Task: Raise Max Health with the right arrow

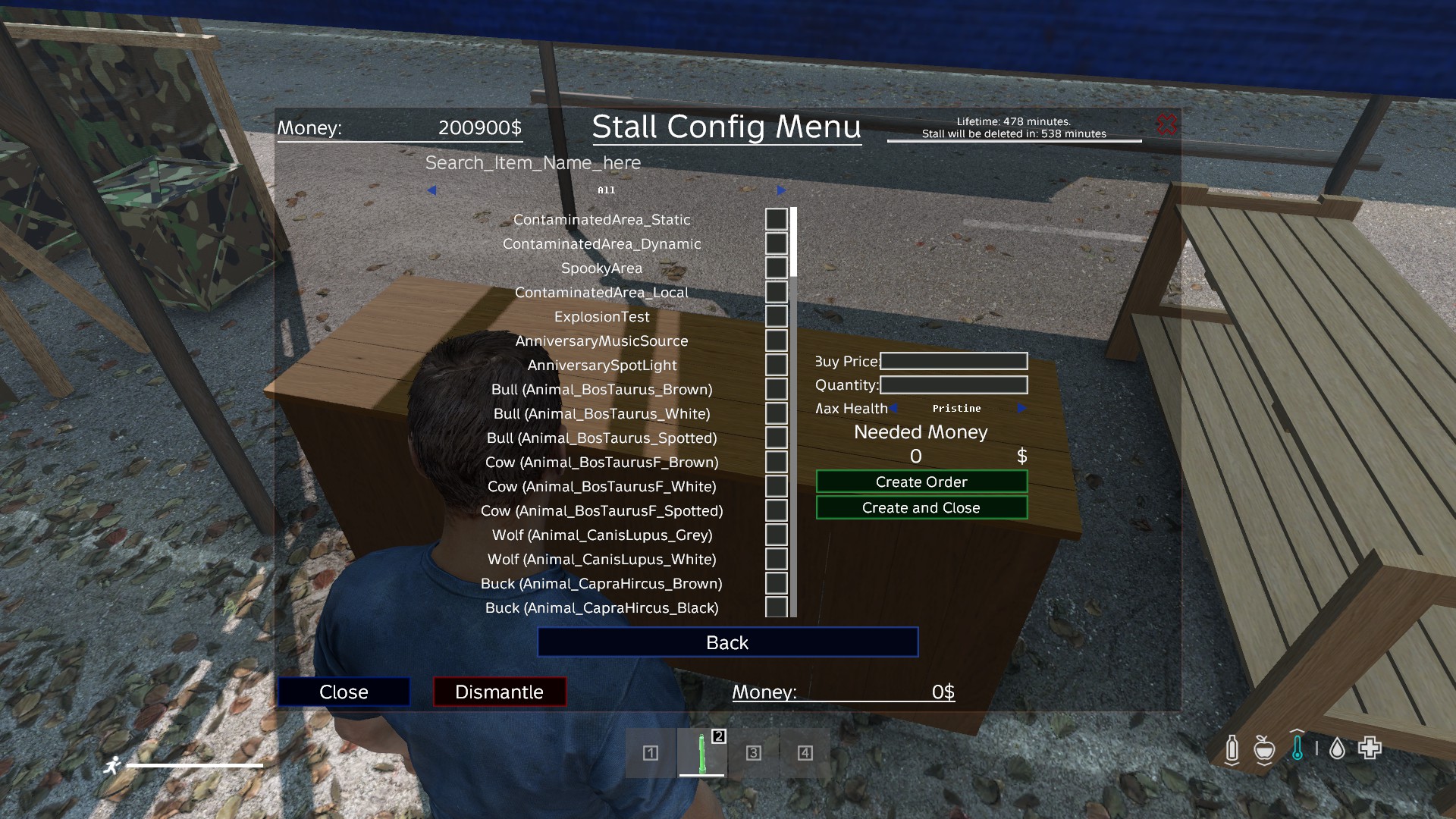Action: [x=1021, y=408]
